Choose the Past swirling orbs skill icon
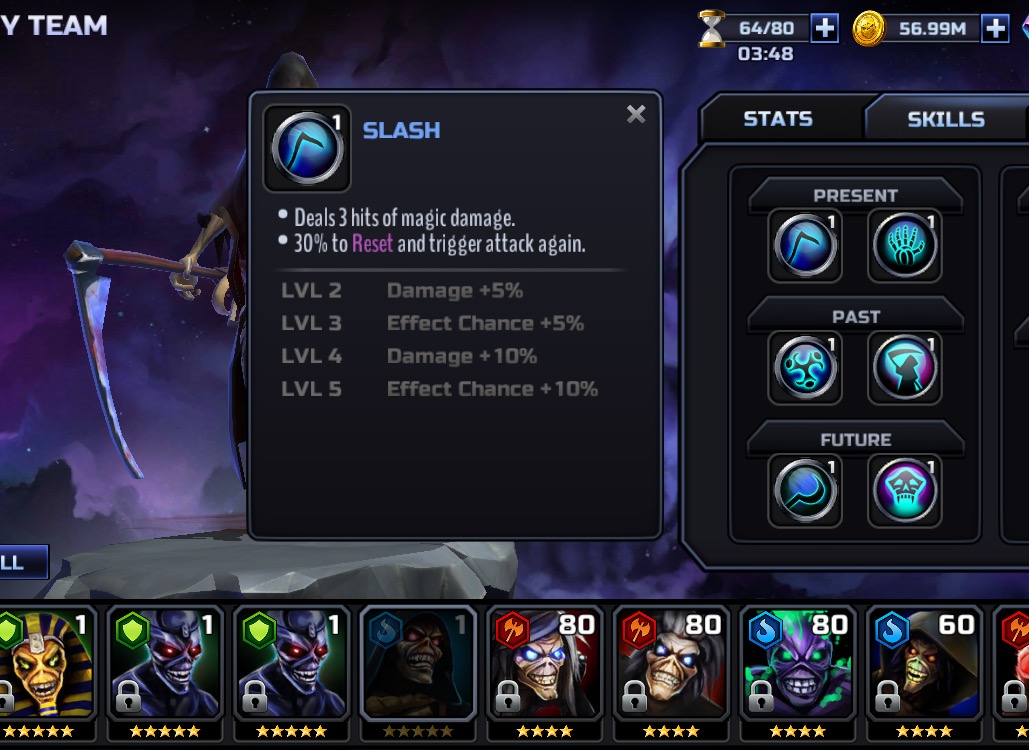Screen dimensions: 1029x750 (x=805, y=368)
